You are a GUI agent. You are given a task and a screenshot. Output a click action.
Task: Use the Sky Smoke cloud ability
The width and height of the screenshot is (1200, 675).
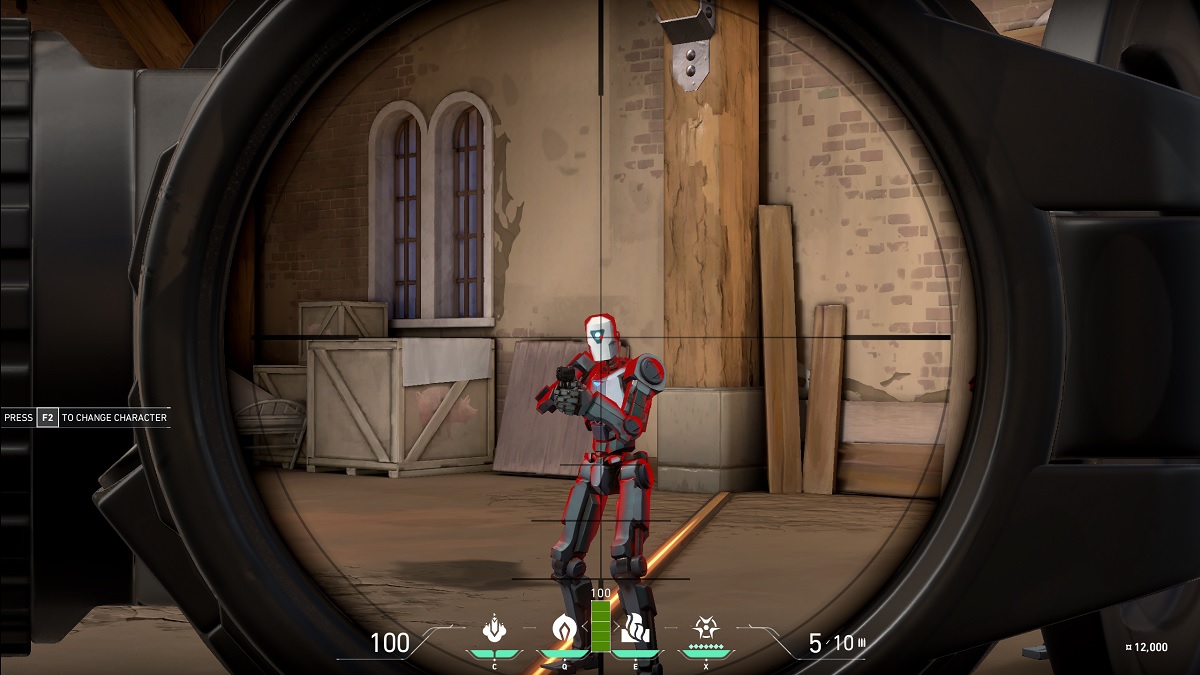point(633,629)
